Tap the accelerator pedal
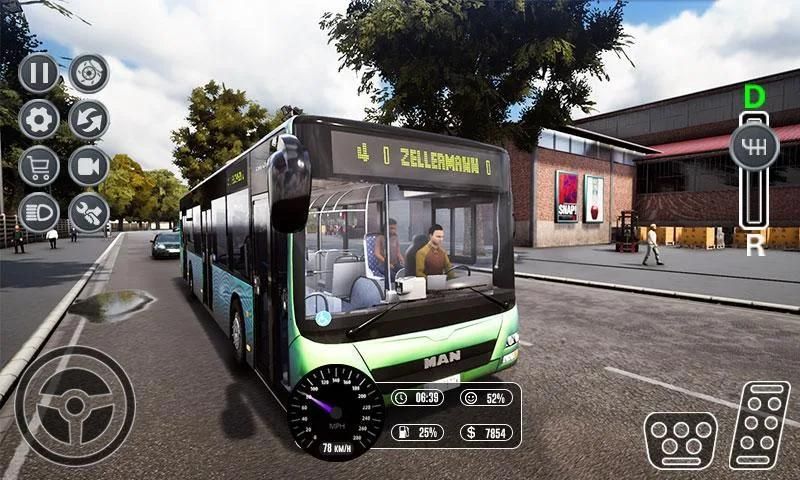The image size is (800, 480). click(x=759, y=424)
